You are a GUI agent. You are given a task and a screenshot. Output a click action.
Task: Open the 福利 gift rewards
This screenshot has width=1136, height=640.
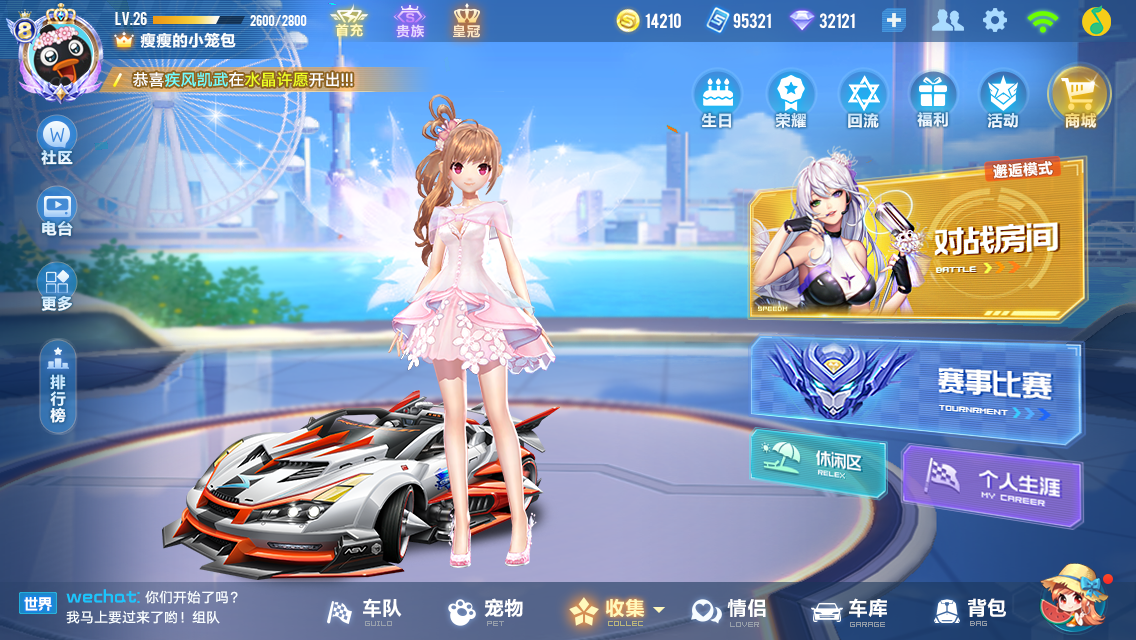pyautogui.click(x=932, y=100)
